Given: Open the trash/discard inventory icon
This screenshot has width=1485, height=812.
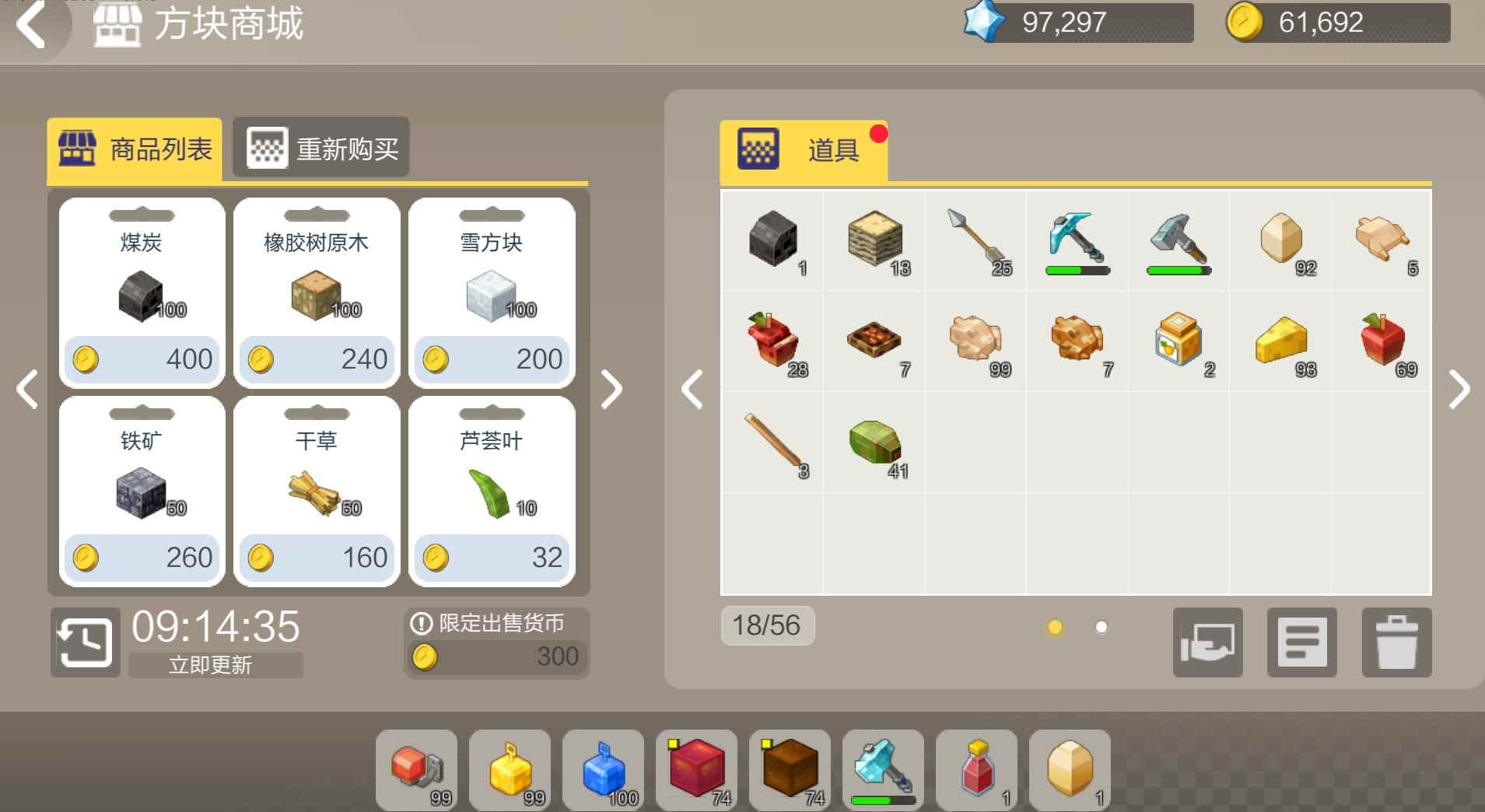Looking at the screenshot, I should click(x=1396, y=643).
